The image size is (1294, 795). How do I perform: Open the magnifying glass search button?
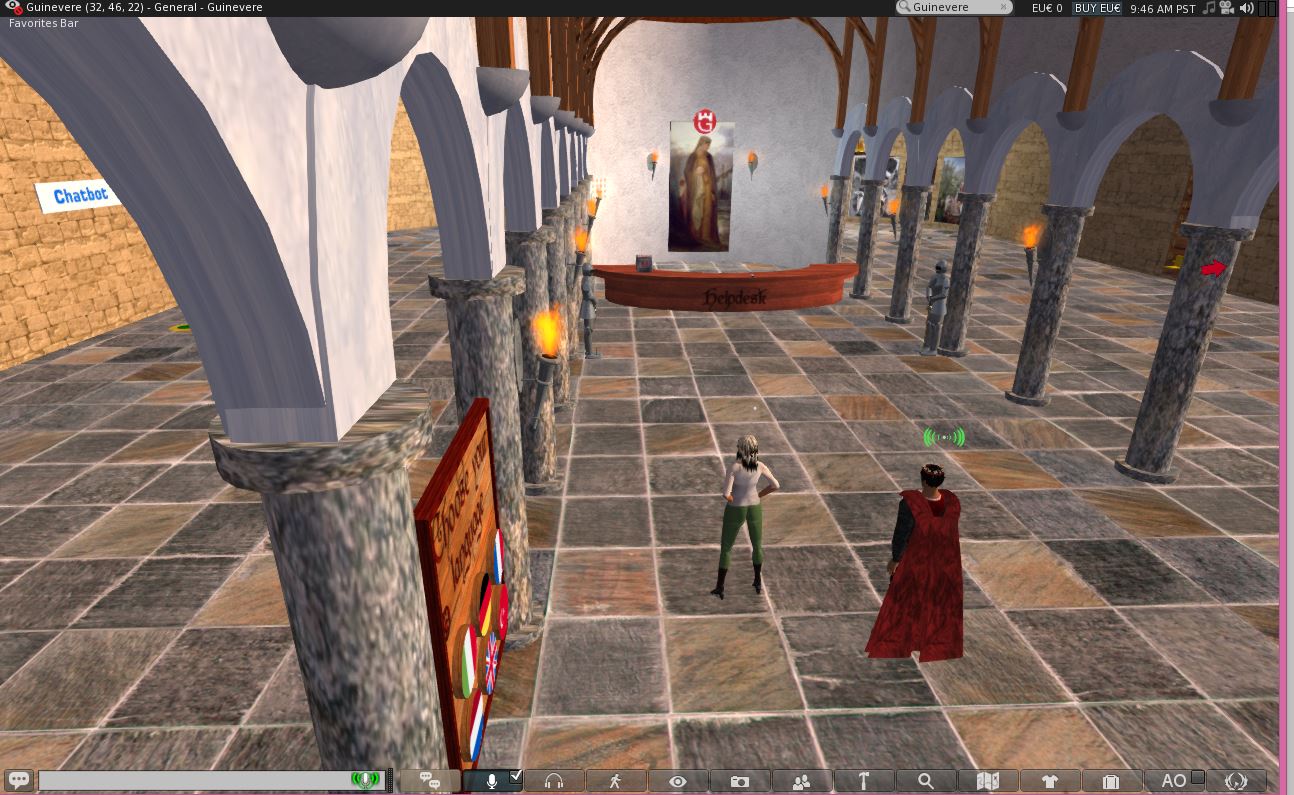(925, 781)
